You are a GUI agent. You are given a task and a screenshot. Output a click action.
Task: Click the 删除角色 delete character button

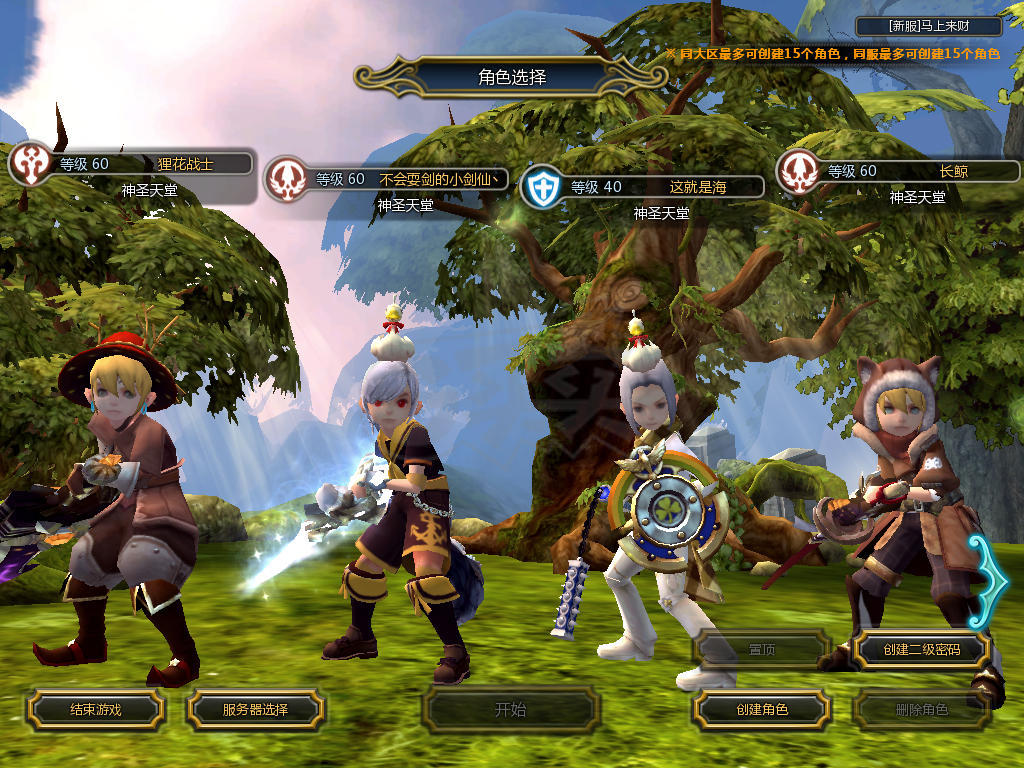pyautogui.click(x=921, y=710)
